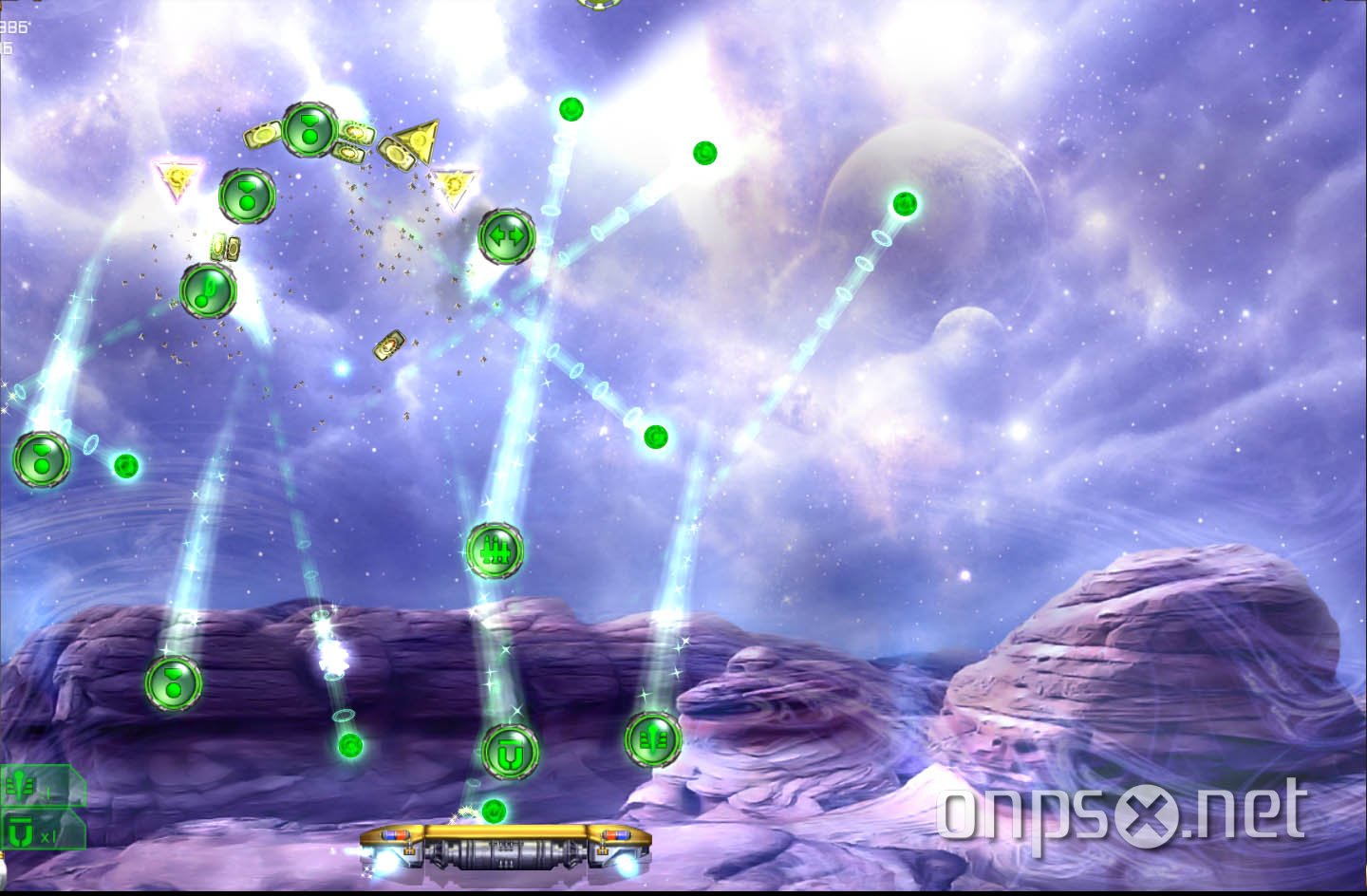Expand the upper HUD slot panel
Screen dimensions: 1367x896
[x=43, y=784]
